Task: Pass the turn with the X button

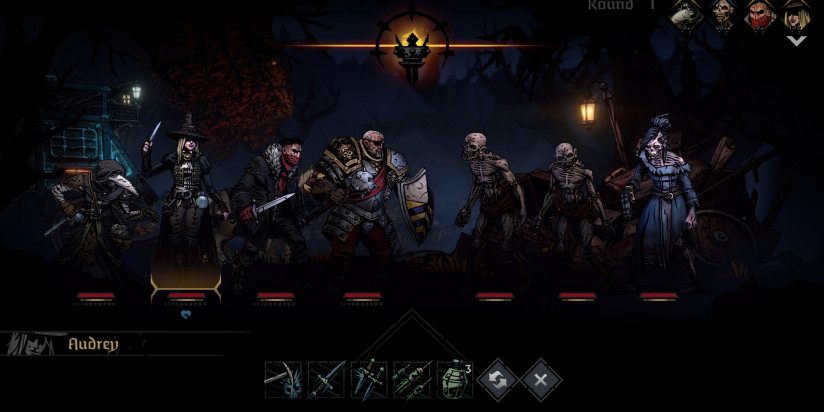Action: pos(541,380)
